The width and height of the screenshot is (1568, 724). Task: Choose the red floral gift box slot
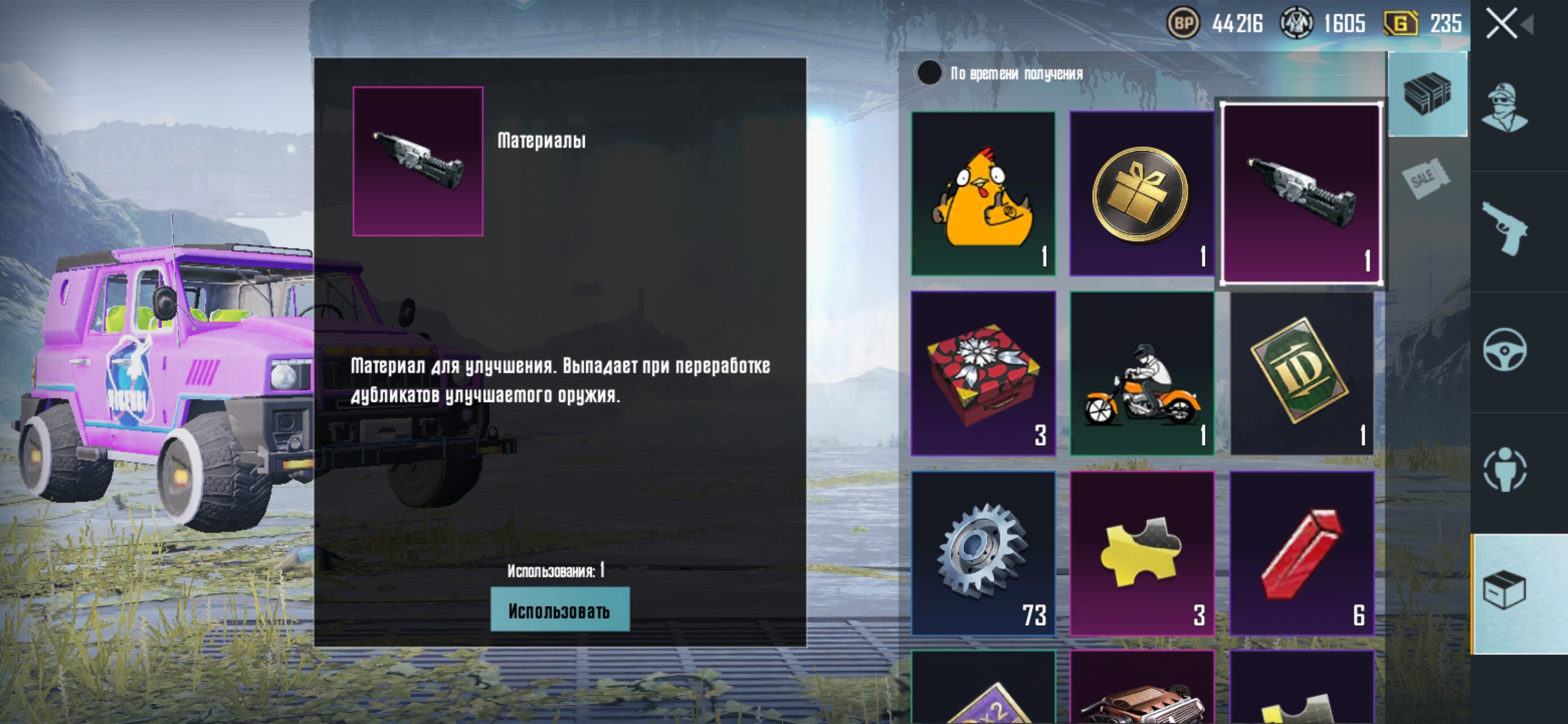coord(983,373)
